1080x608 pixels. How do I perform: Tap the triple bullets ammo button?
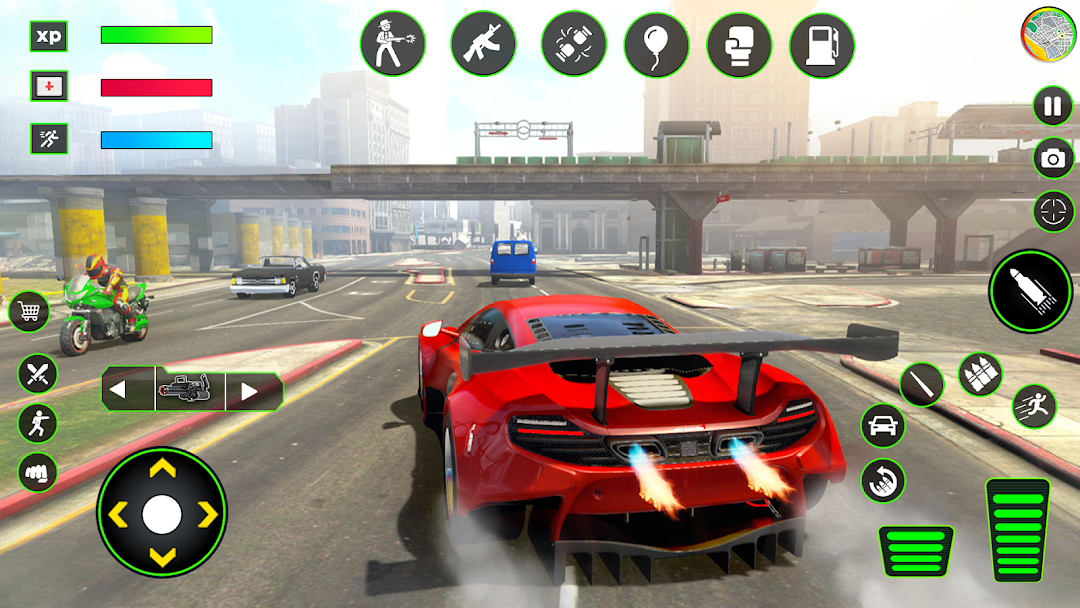point(979,374)
